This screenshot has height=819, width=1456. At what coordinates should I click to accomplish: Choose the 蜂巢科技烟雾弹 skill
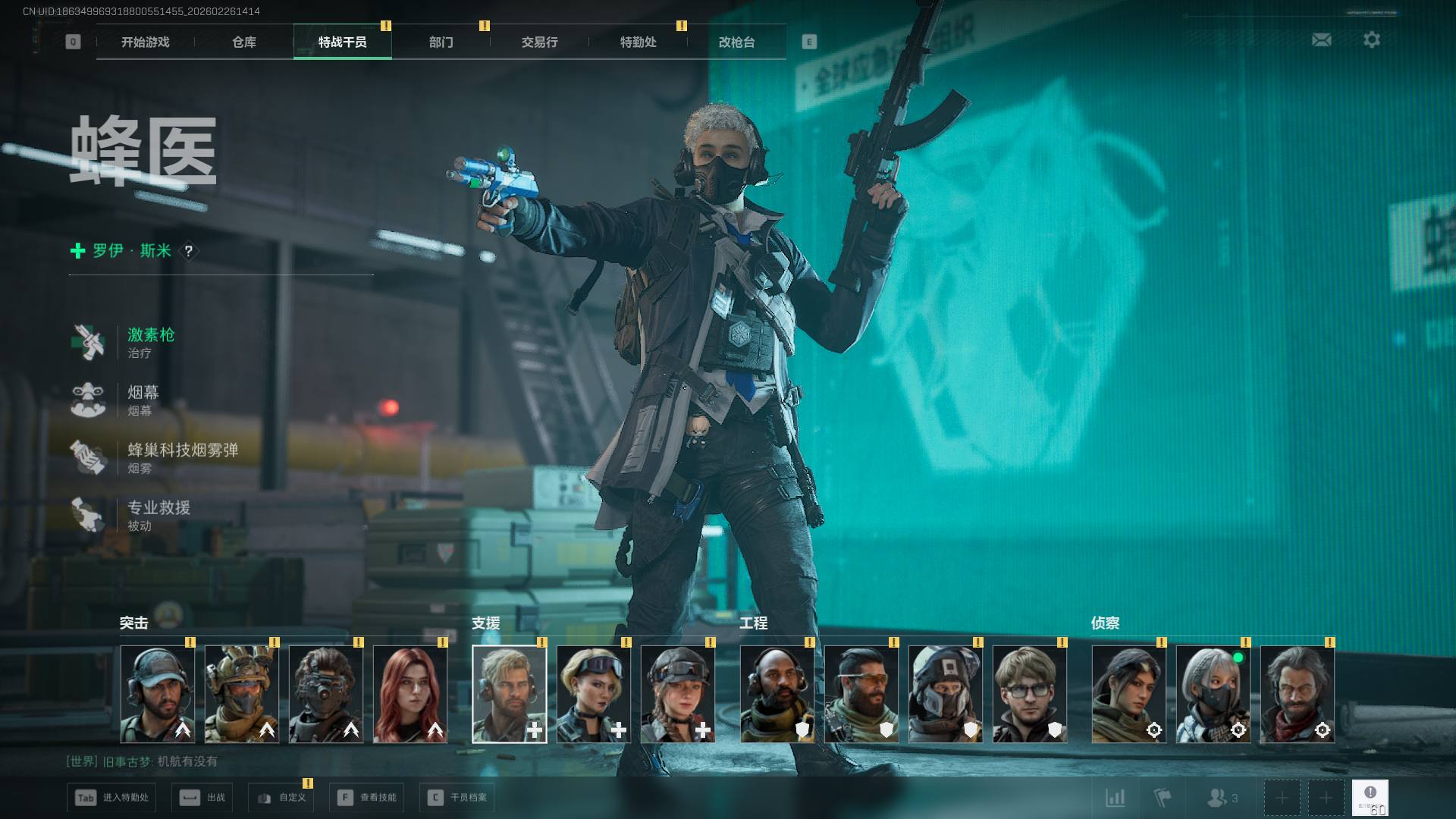(182, 457)
